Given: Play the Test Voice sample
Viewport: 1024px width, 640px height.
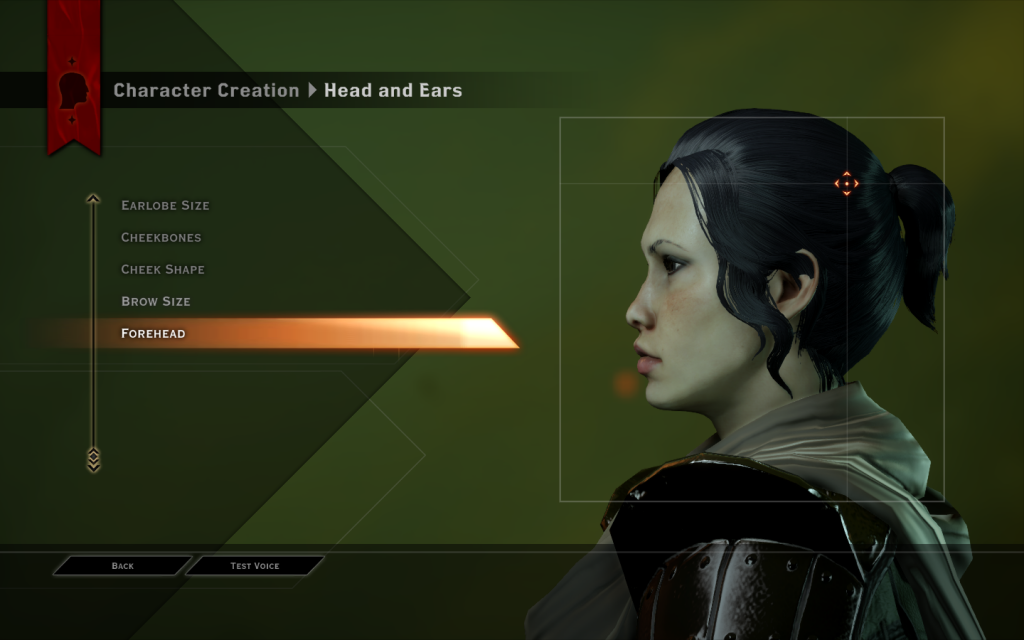Looking at the screenshot, I should pyautogui.click(x=255, y=566).
